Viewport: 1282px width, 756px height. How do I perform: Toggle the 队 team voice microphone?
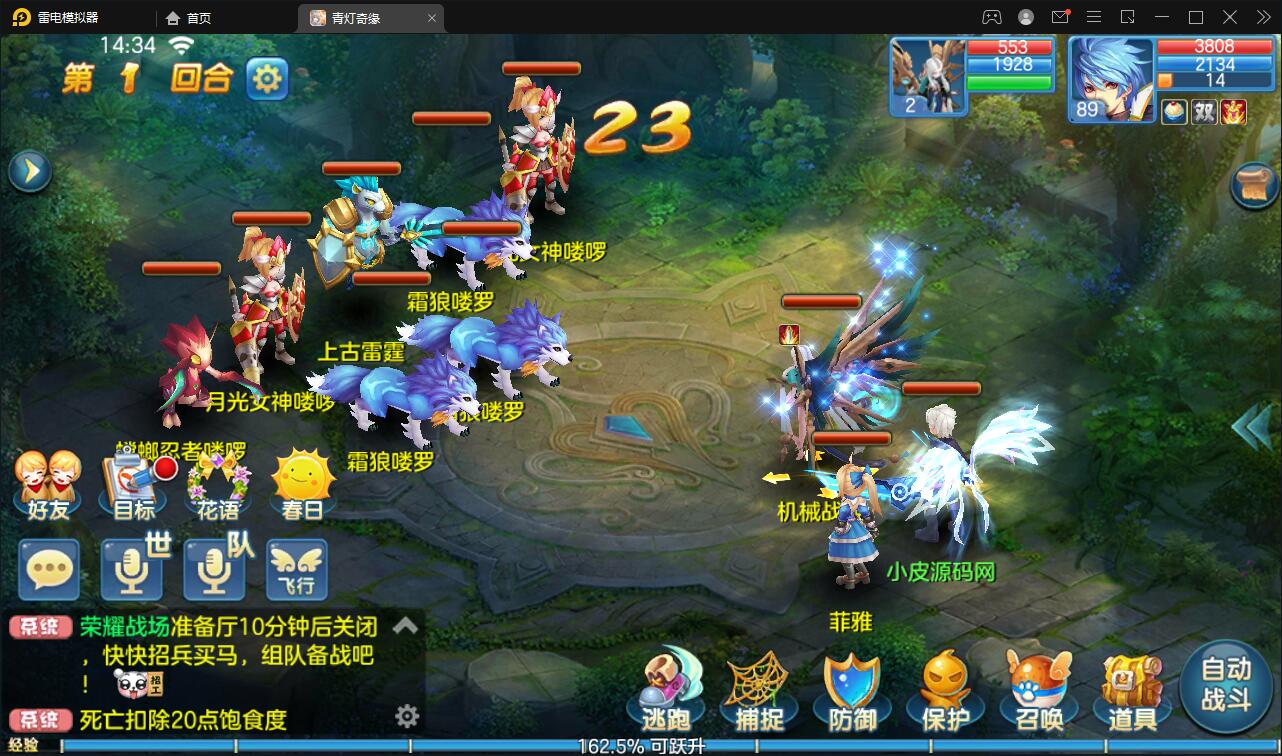[x=214, y=570]
